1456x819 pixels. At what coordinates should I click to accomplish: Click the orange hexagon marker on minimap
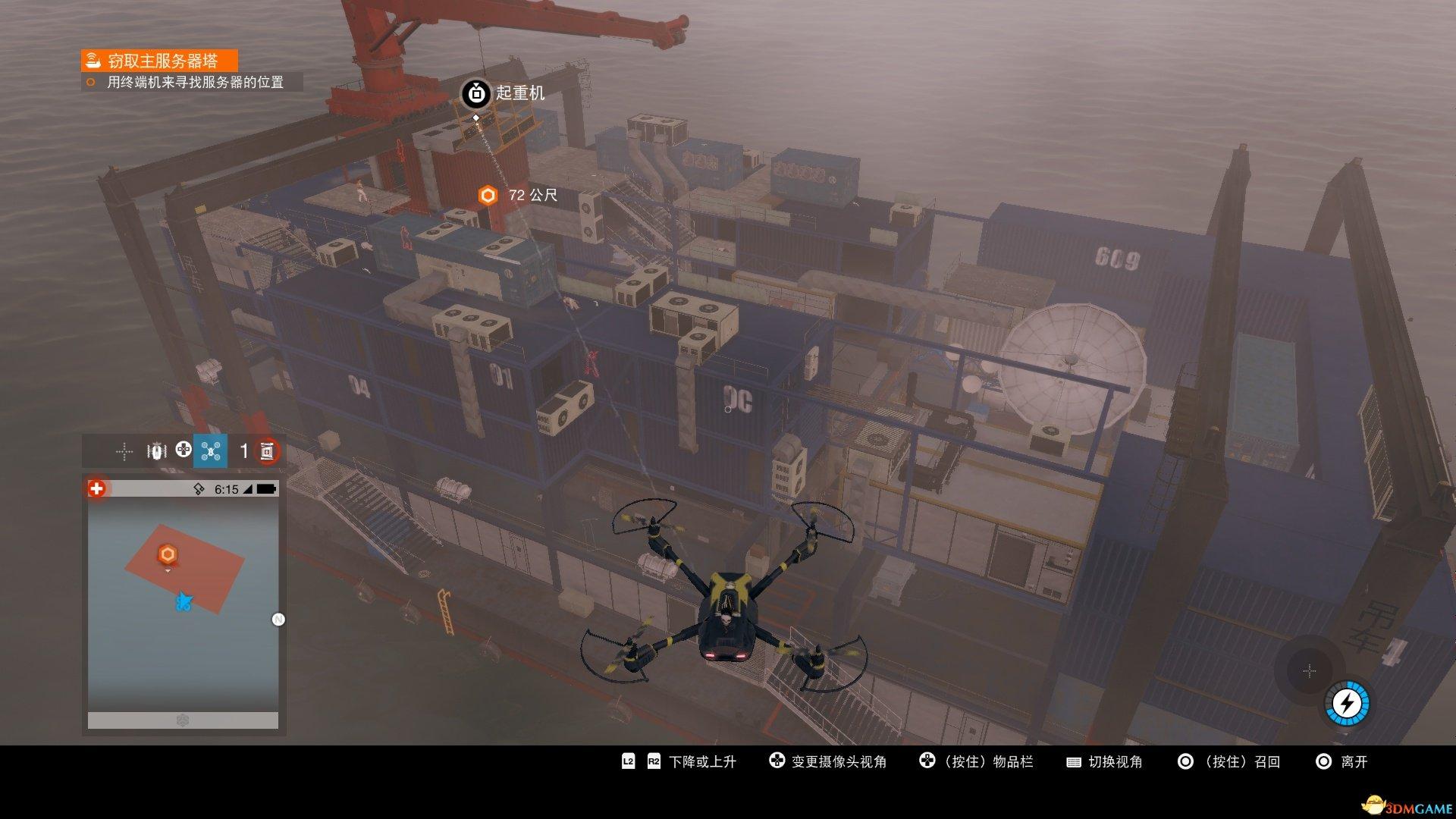[168, 554]
